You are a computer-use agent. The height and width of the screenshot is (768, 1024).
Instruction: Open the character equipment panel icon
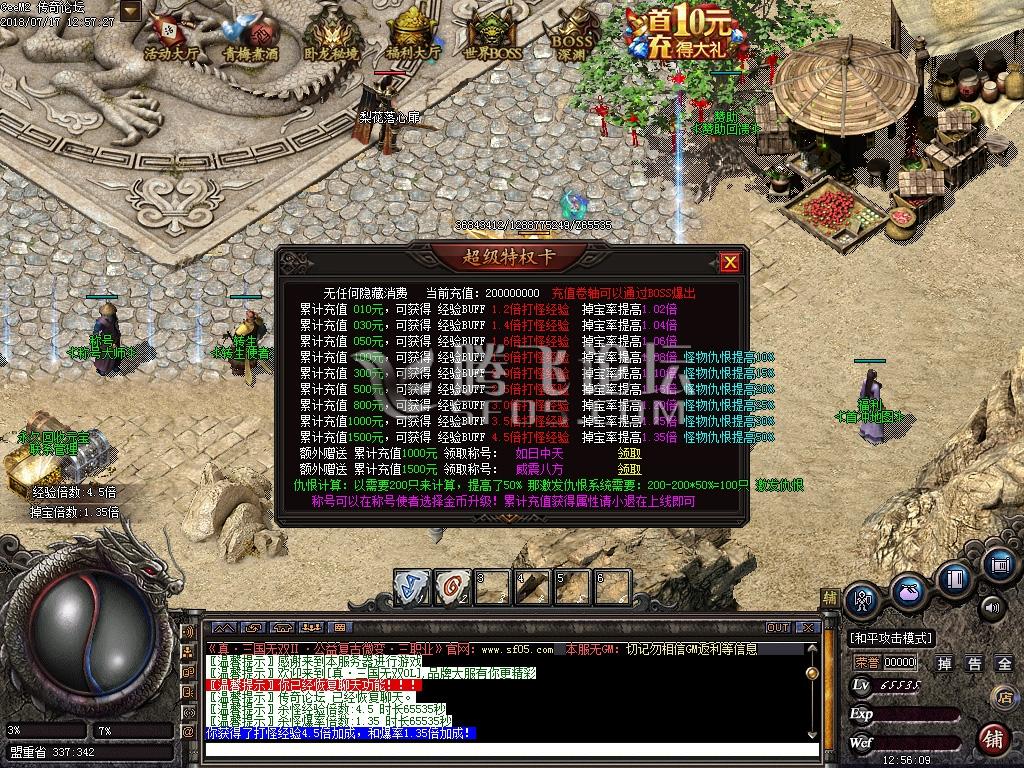coord(862,601)
